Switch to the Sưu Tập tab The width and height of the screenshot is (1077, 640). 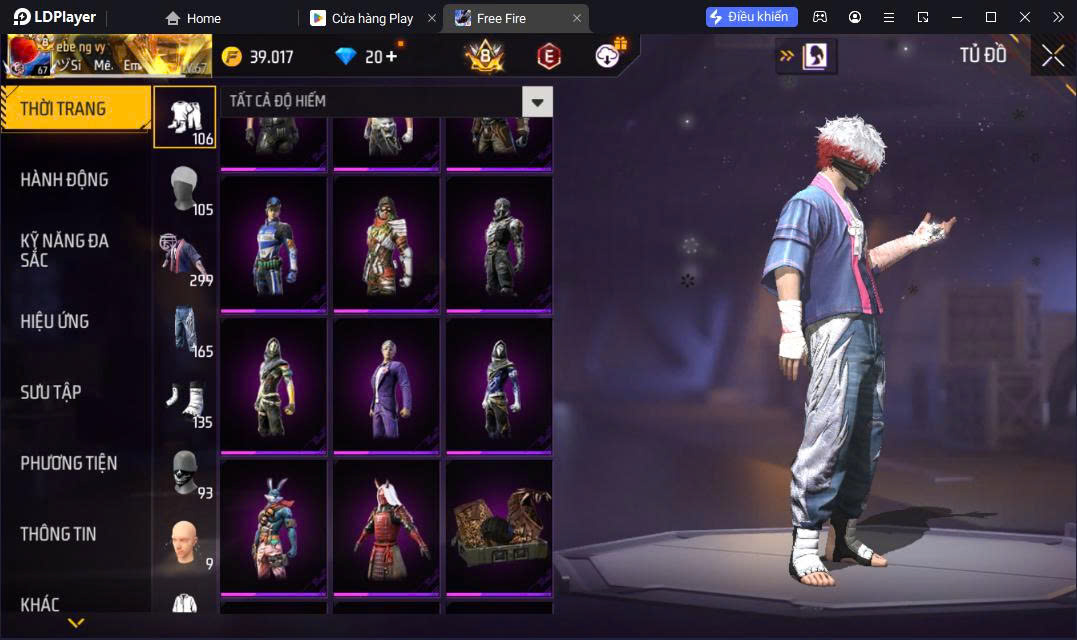[x=51, y=392]
